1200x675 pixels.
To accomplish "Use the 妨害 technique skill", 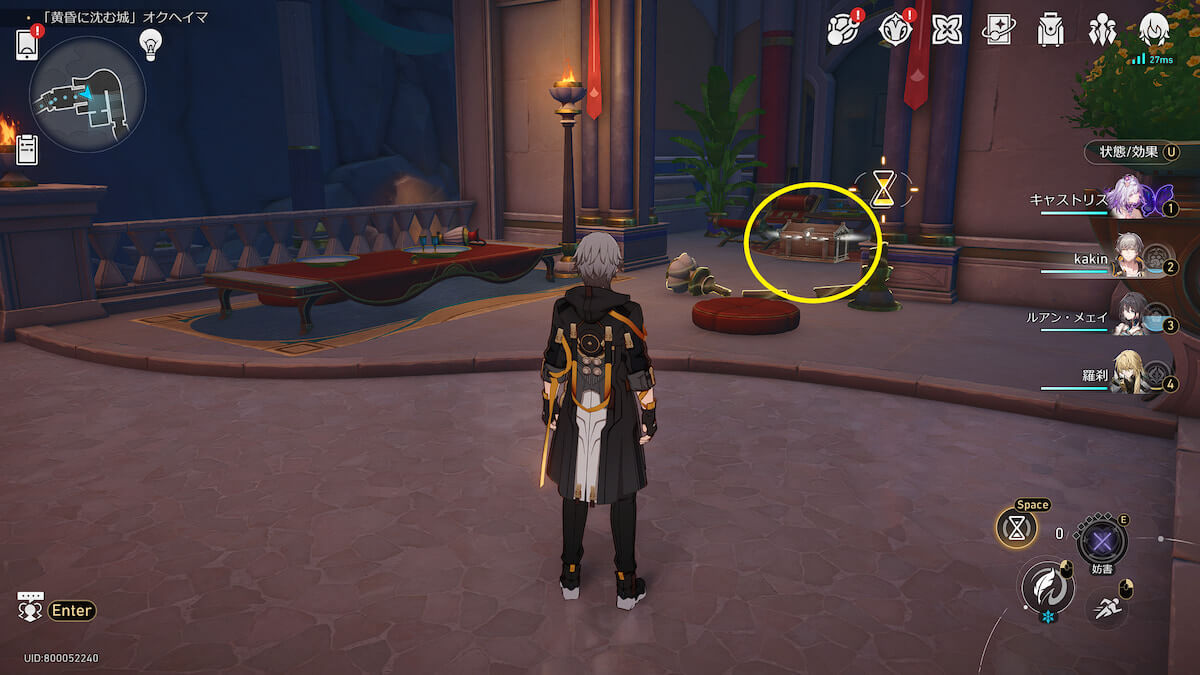I will pos(1102,543).
